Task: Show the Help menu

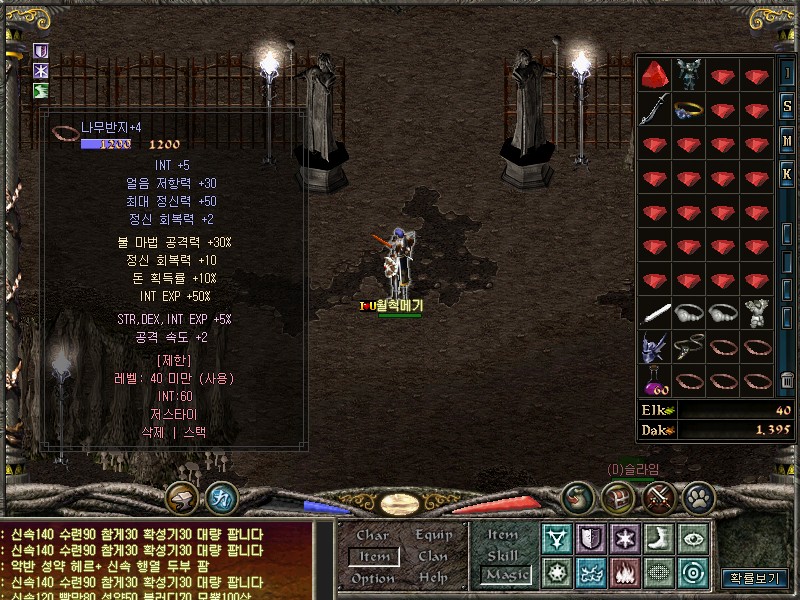Action: pos(433,578)
